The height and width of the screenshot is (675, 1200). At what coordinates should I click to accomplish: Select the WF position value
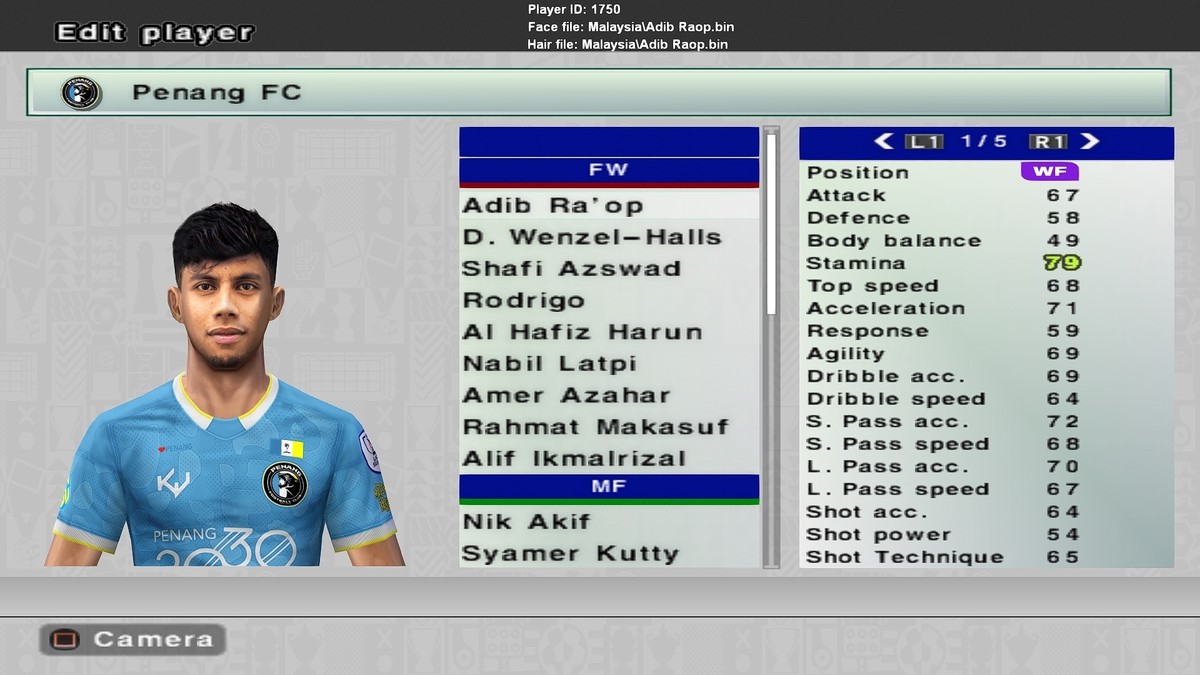pos(1049,172)
